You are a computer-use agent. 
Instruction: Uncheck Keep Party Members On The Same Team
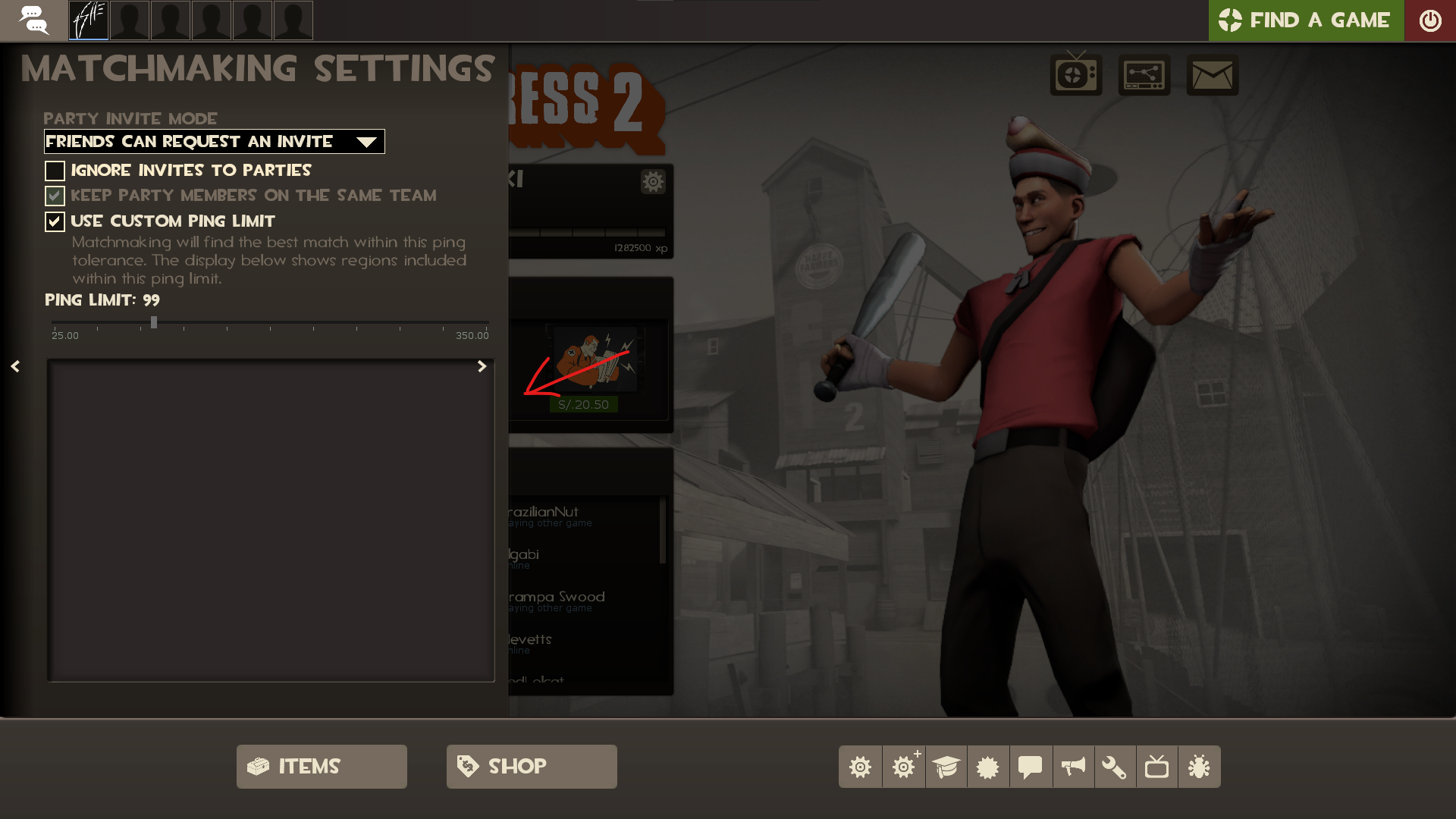(54, 195)
